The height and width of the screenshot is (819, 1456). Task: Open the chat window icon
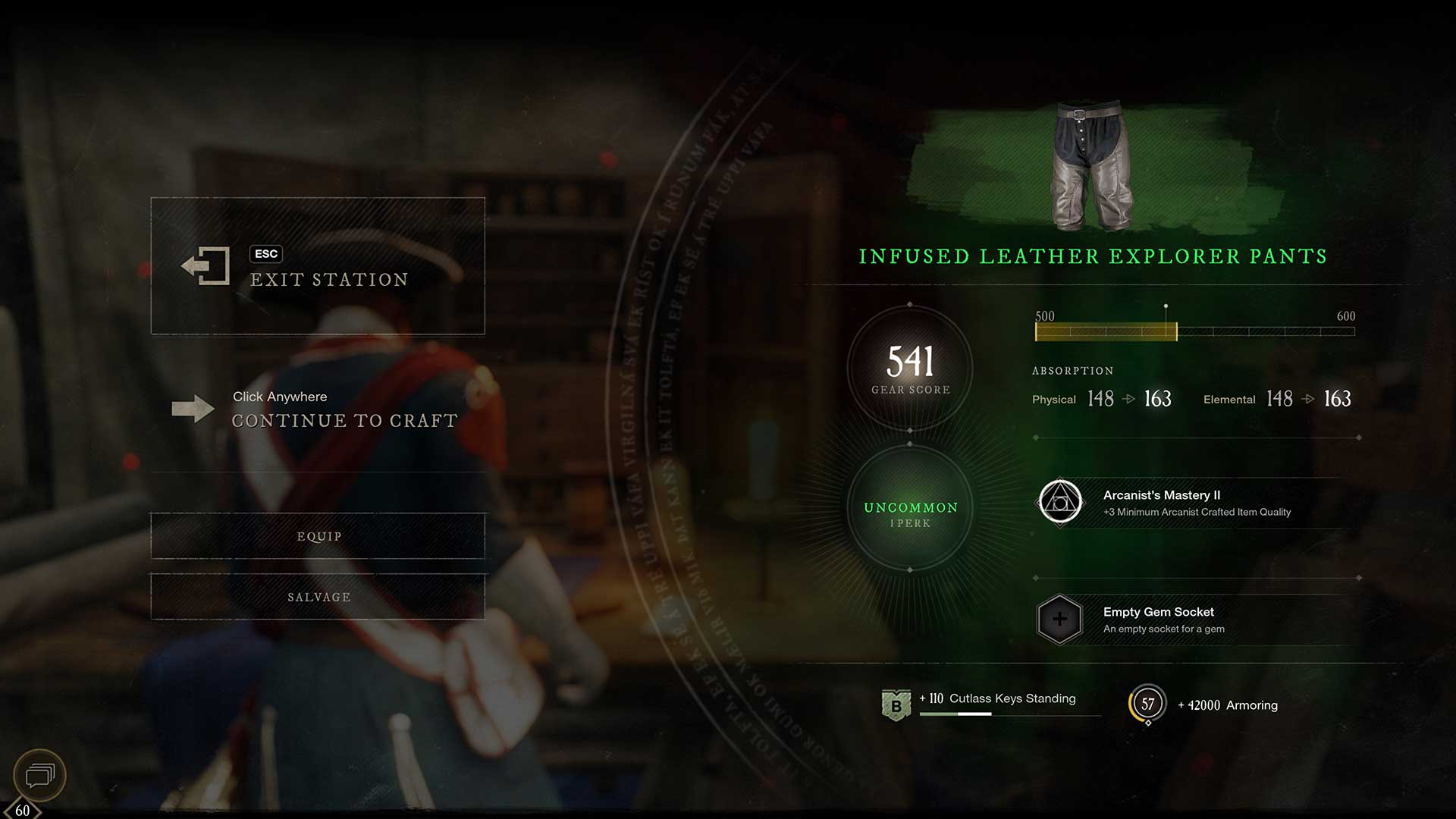click(40, 775)
